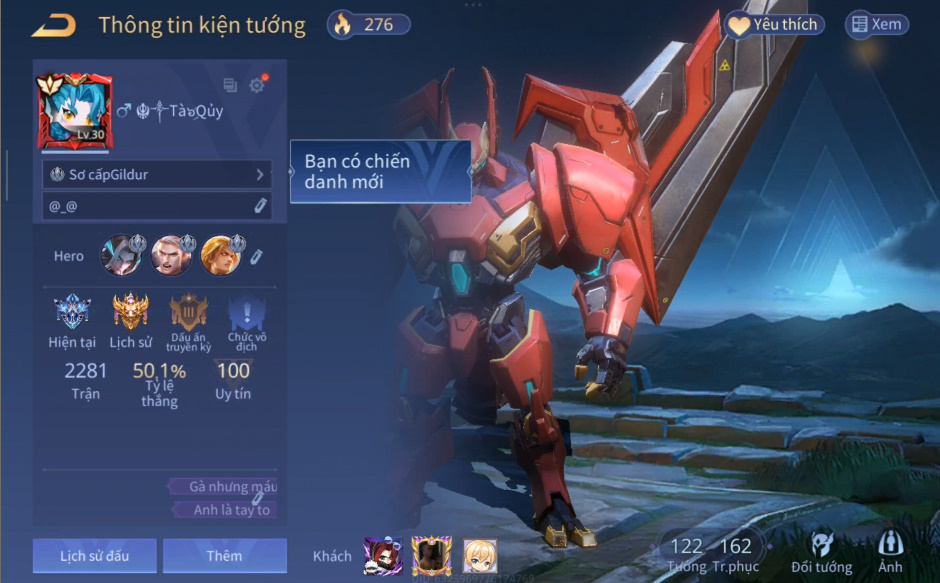Image resolution: width=940 pixels, height=583 pixels.
Task: Open the player avatar portrait
Action: tap(75, 110)
